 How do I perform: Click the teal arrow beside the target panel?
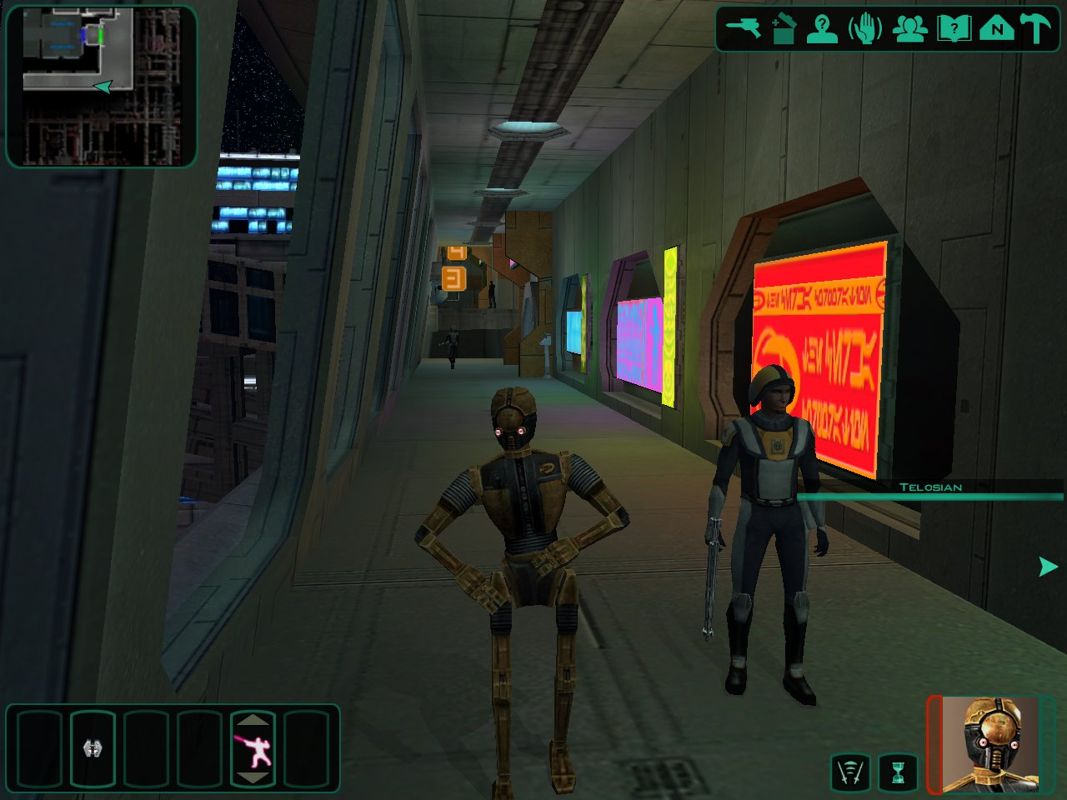pos(1047,567)
